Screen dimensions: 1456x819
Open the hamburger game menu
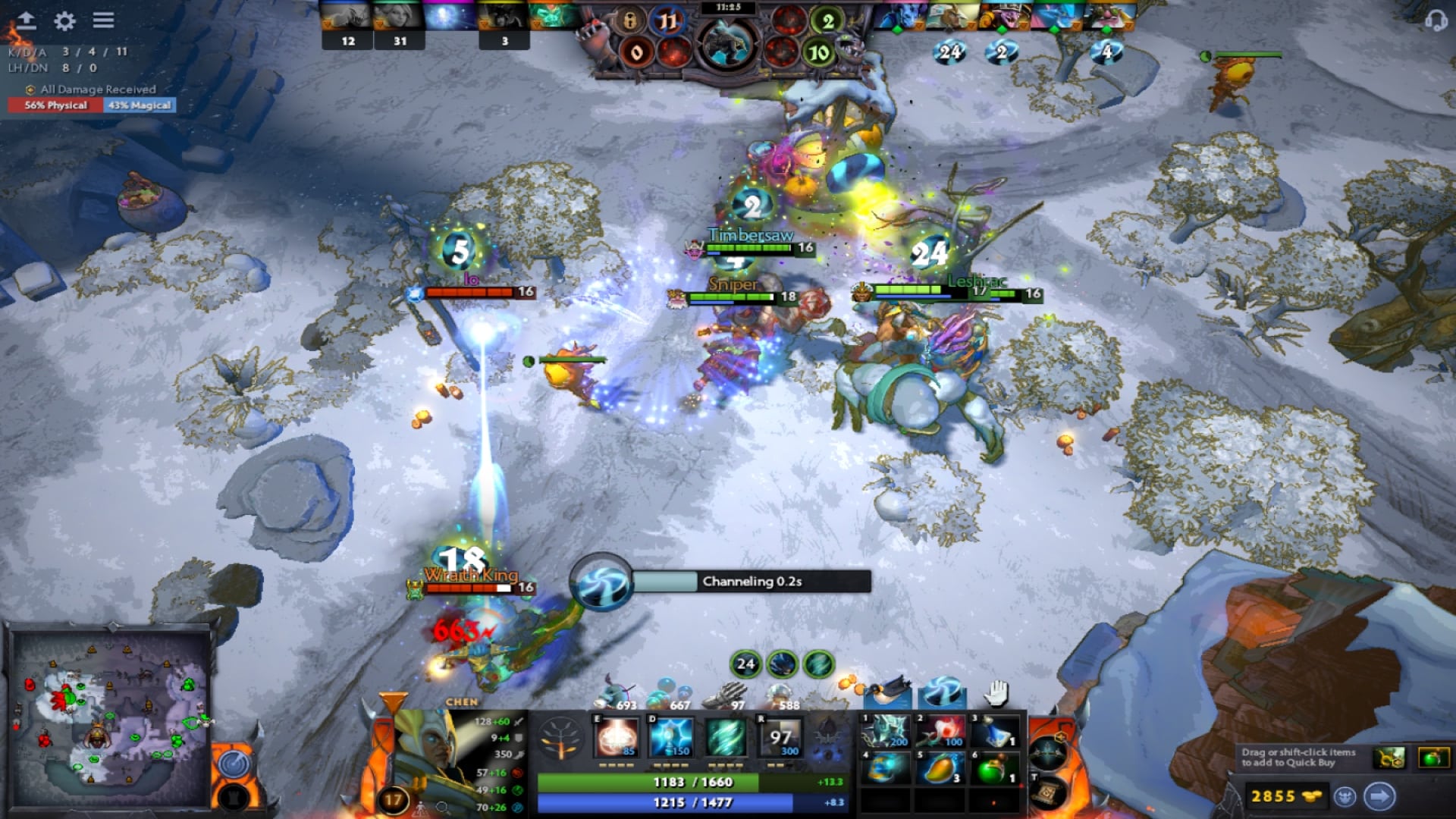tap(102, 21)
